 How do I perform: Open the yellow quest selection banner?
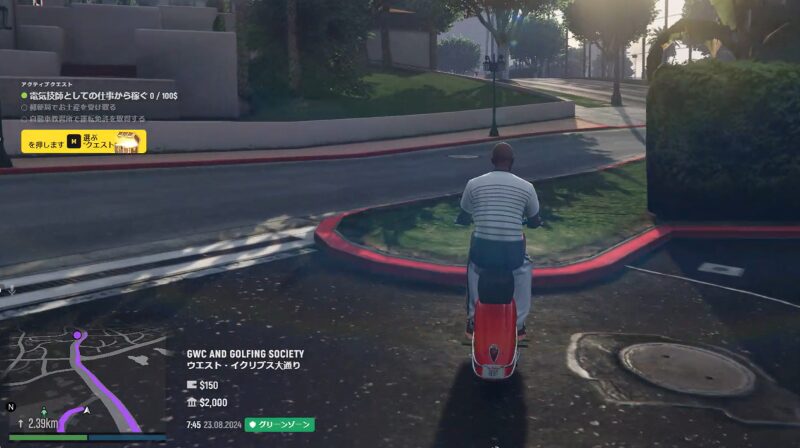tap(84, 142)
